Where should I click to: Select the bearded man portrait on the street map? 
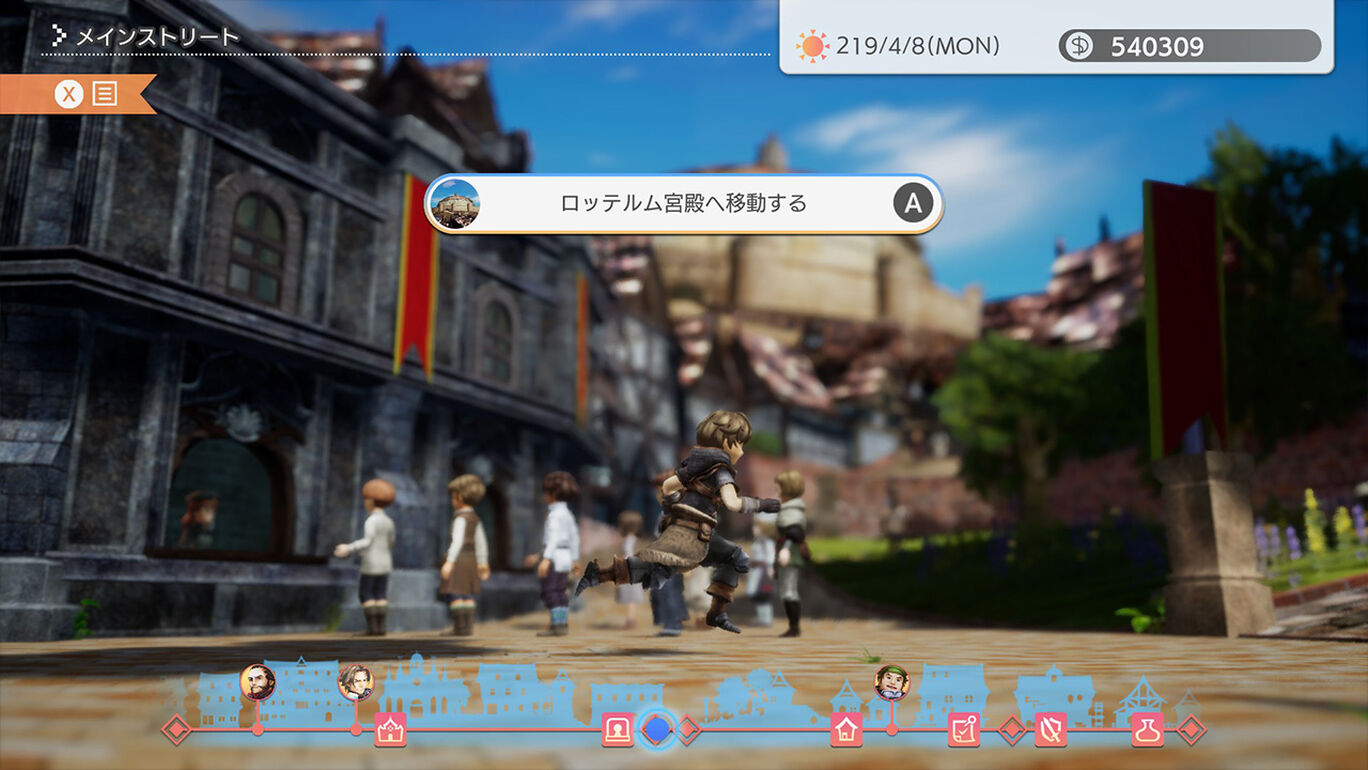pos(257,682)
